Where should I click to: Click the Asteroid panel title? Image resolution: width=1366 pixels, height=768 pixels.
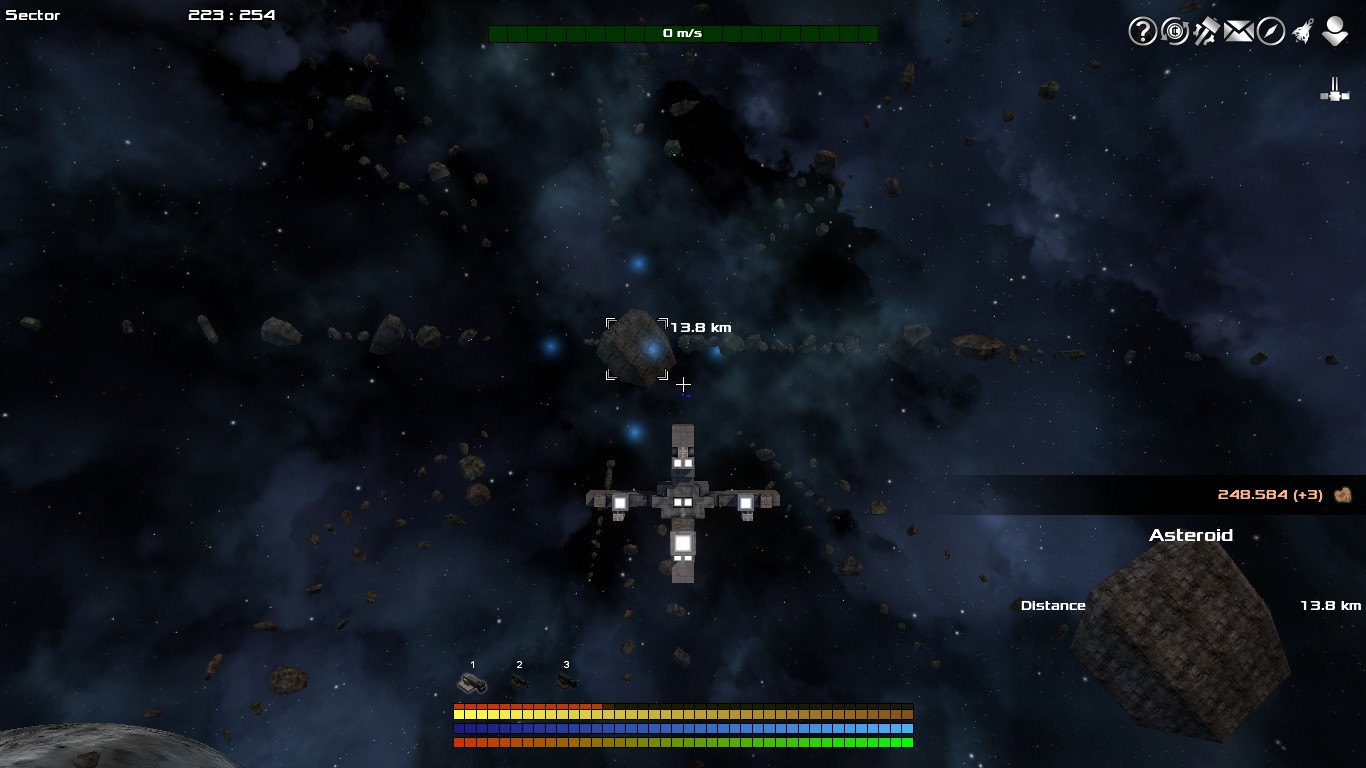coord(1191,535)
